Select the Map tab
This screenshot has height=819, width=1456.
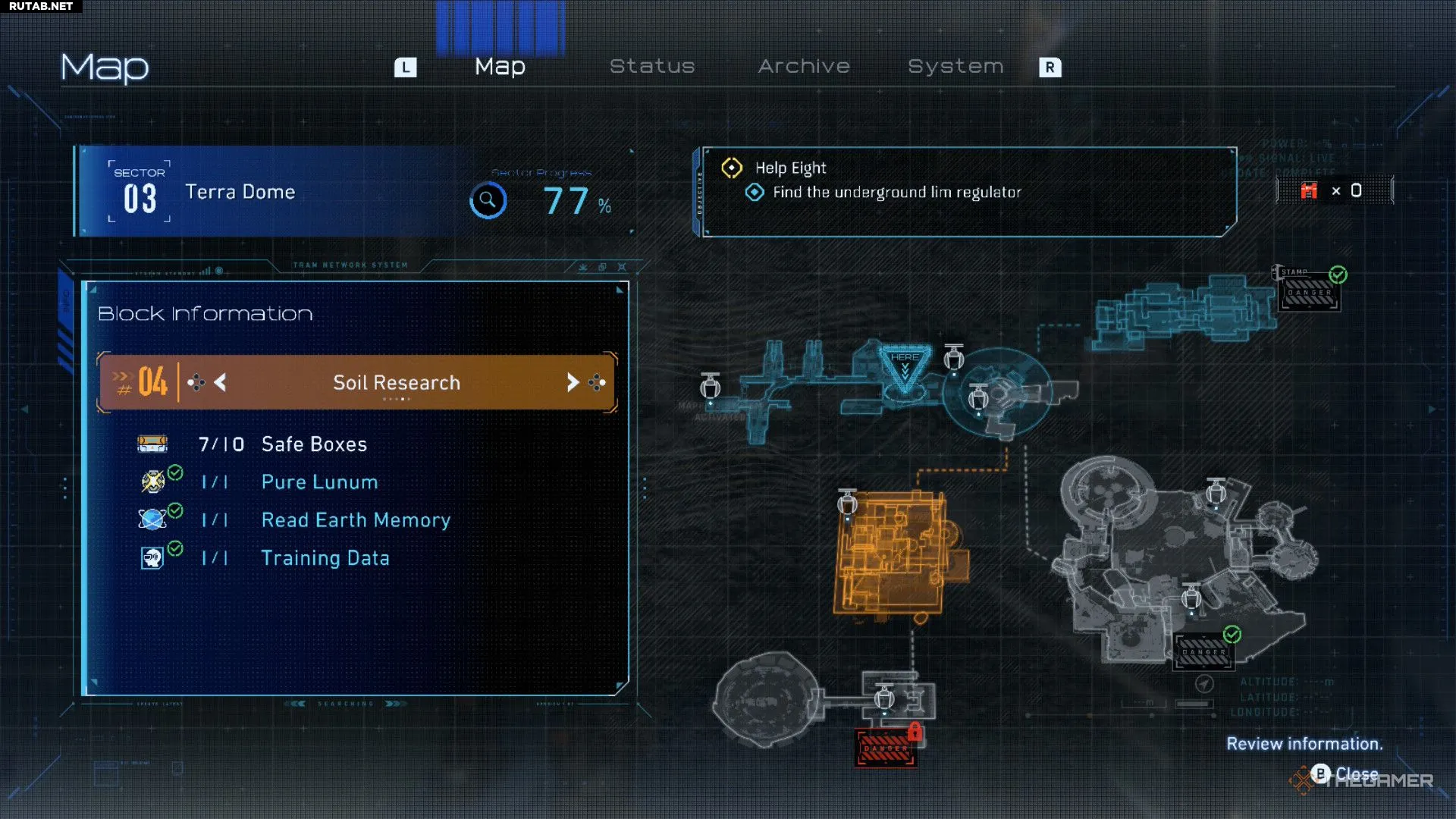tap(500, 67)
